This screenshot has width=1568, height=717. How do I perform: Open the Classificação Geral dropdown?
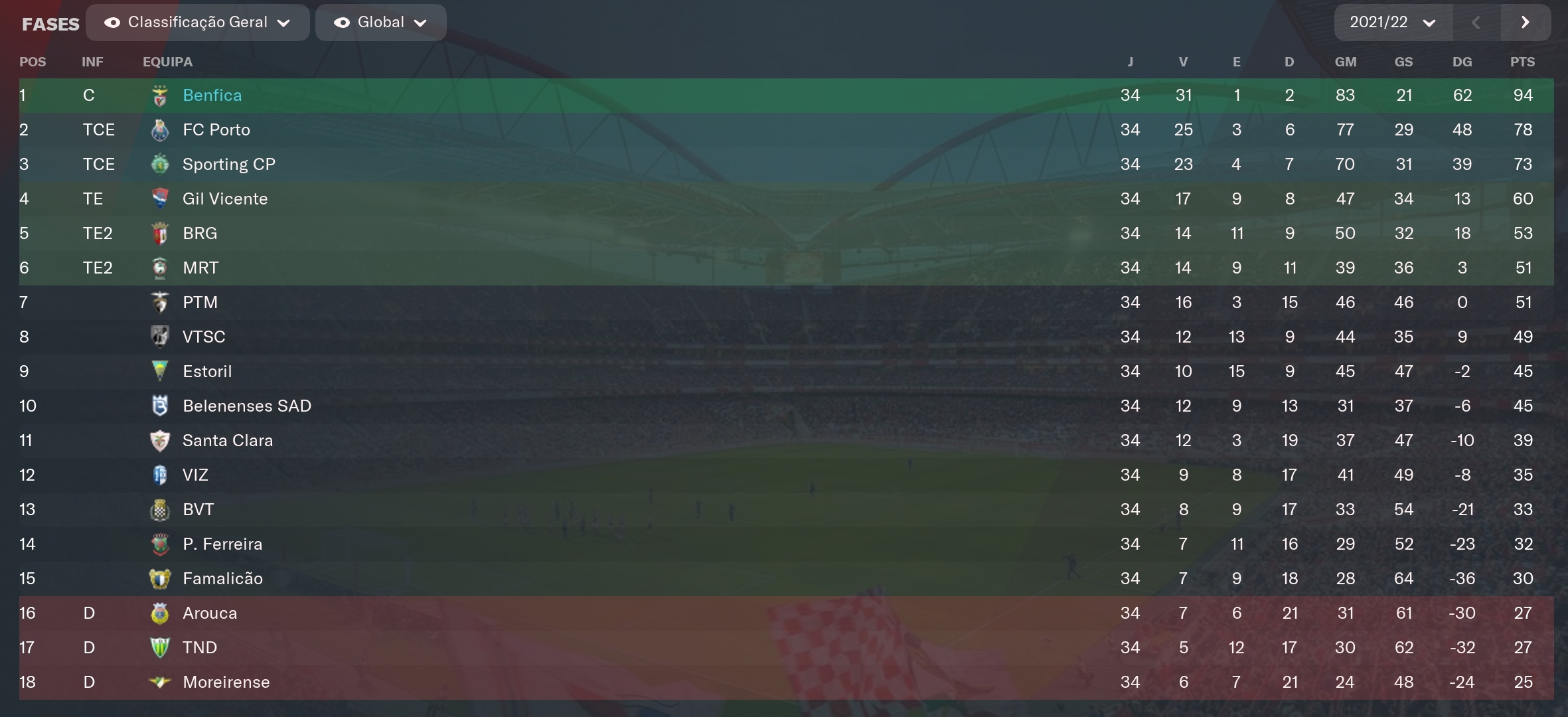coord(197,23)
